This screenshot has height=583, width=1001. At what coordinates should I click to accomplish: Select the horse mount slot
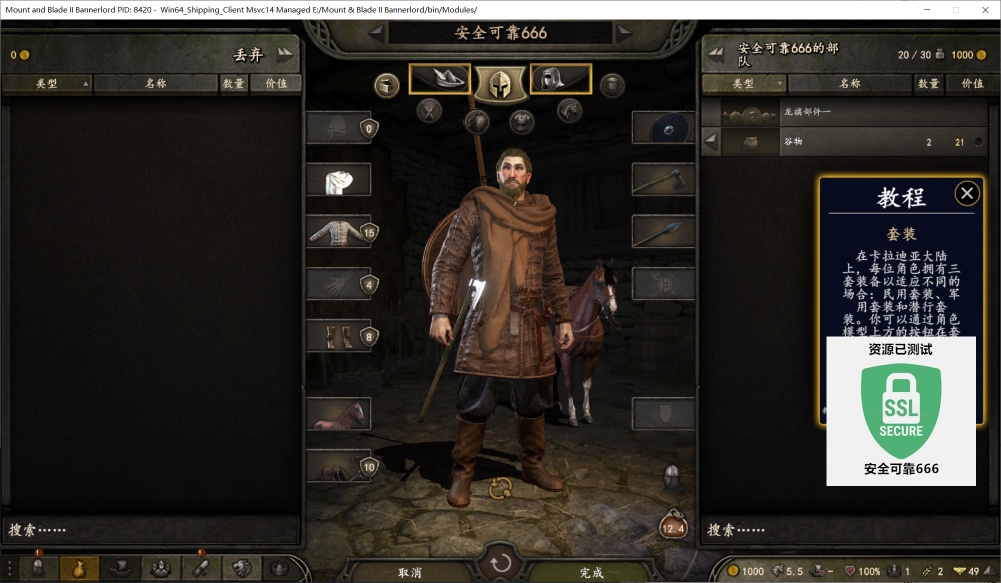click(338, 413)
